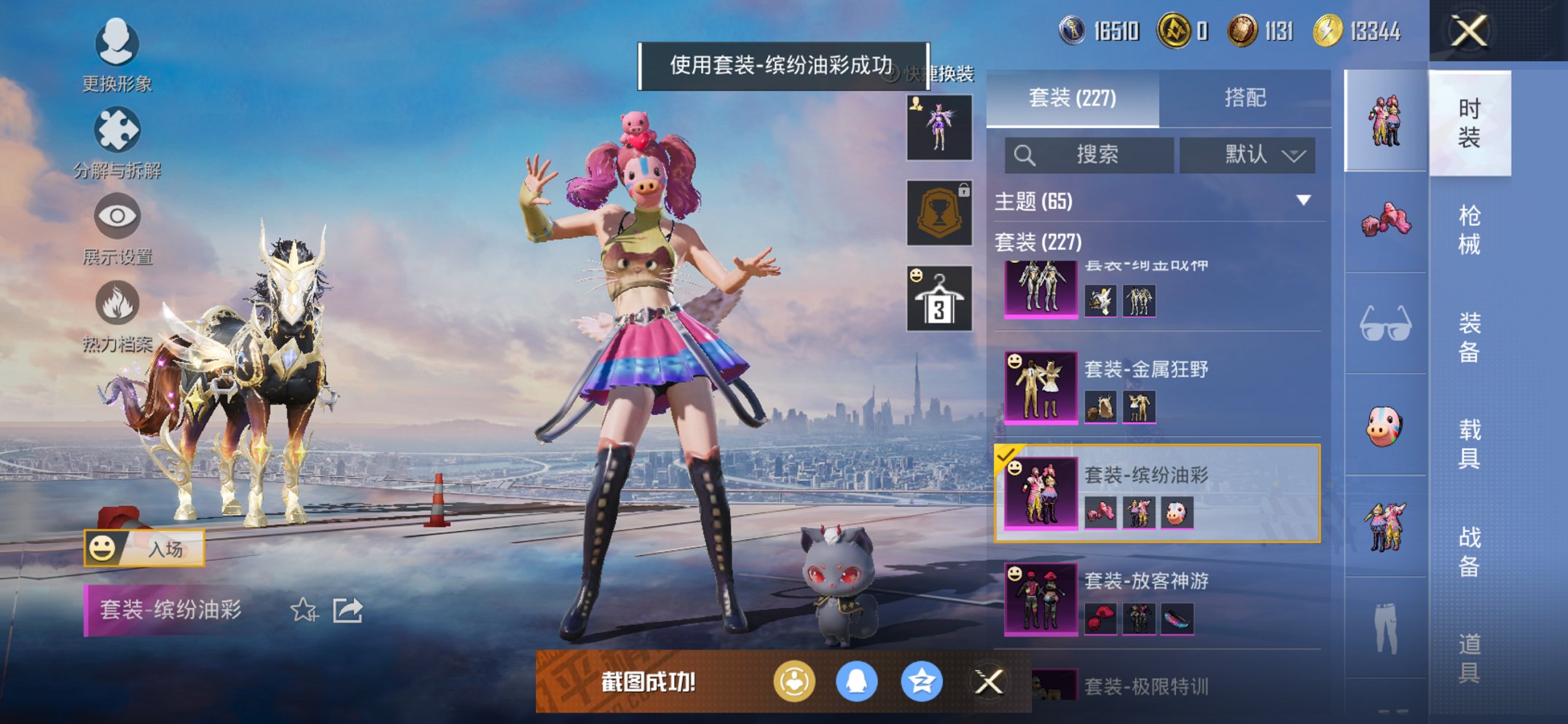Open 展示设置 display settings eye icon

(x=117, y=219)
